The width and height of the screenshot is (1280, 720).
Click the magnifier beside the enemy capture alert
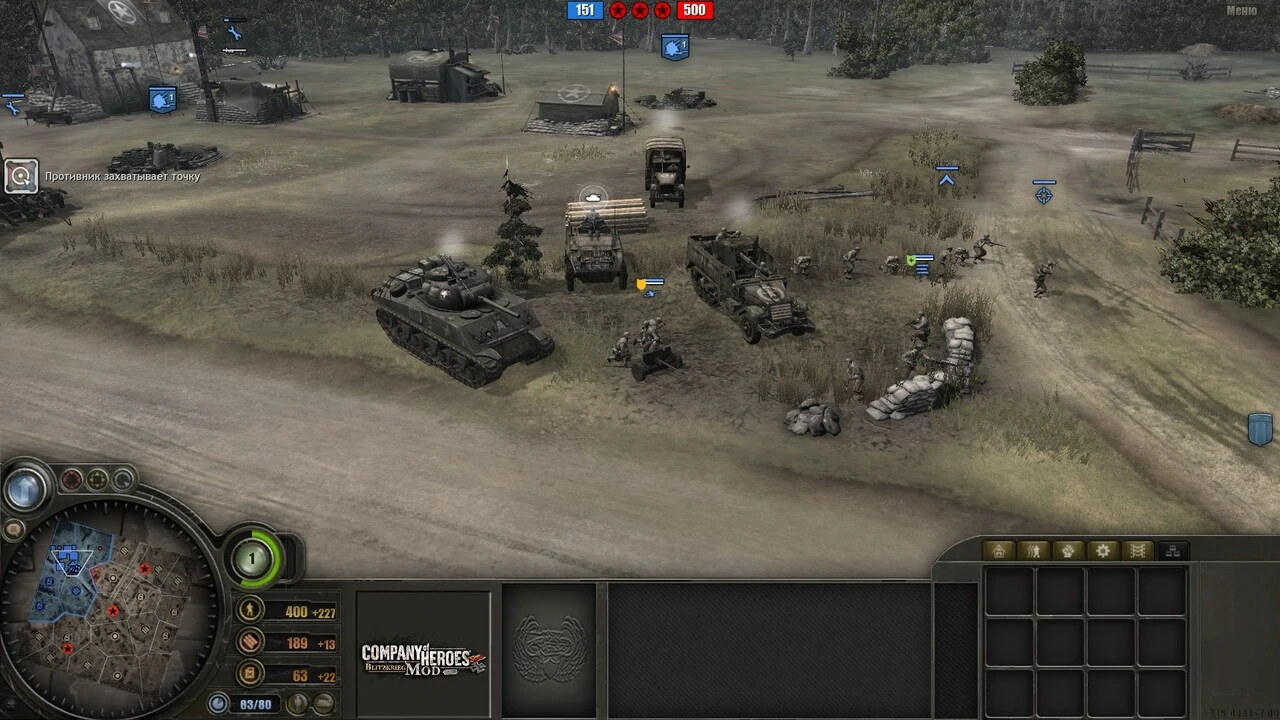(x=21, y=176)
